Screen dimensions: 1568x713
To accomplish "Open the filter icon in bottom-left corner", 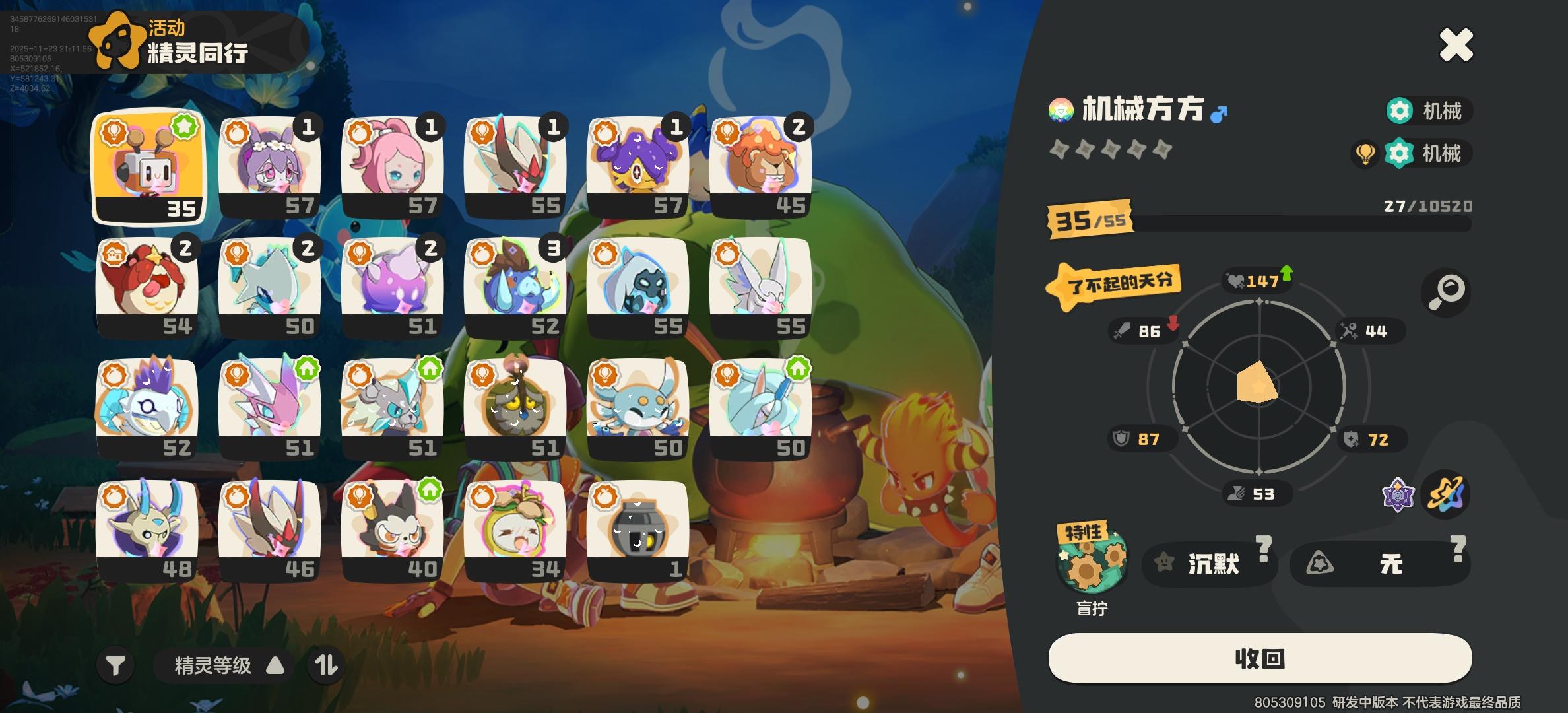I will [x=116, y=665].
